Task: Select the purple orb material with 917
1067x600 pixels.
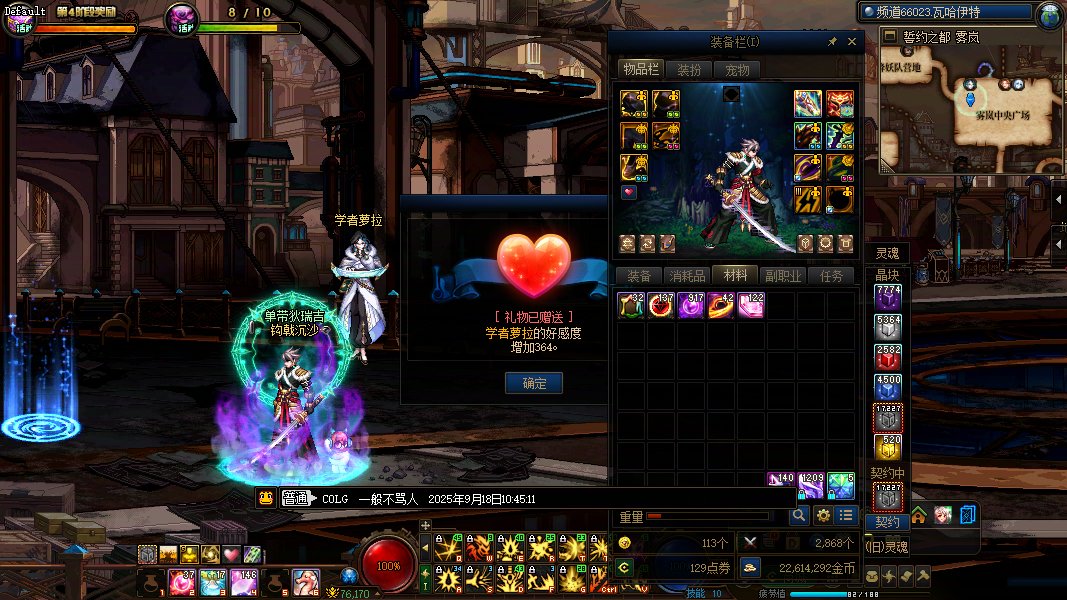Action: pyautogui.click(x=691, y=306)
